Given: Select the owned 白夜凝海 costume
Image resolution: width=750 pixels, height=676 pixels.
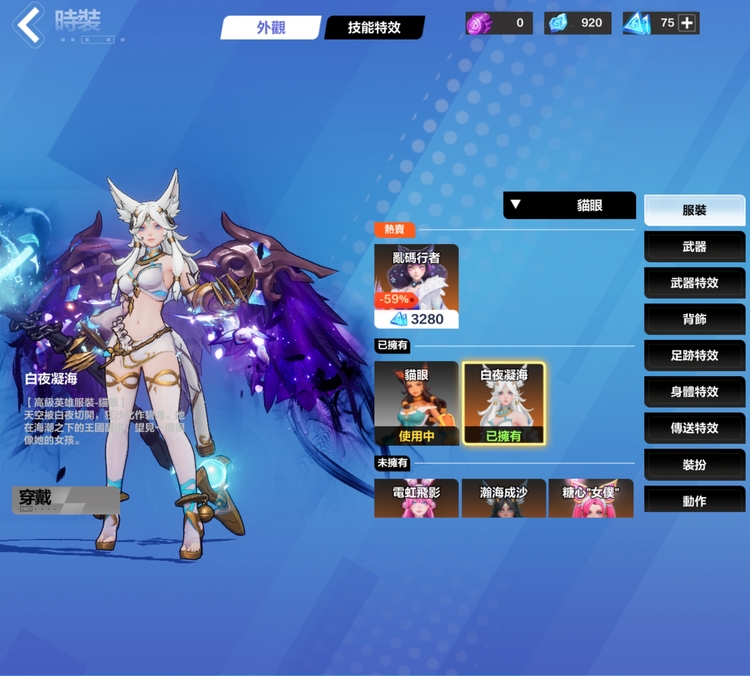Looking at the screenshot, I should 504,403.
